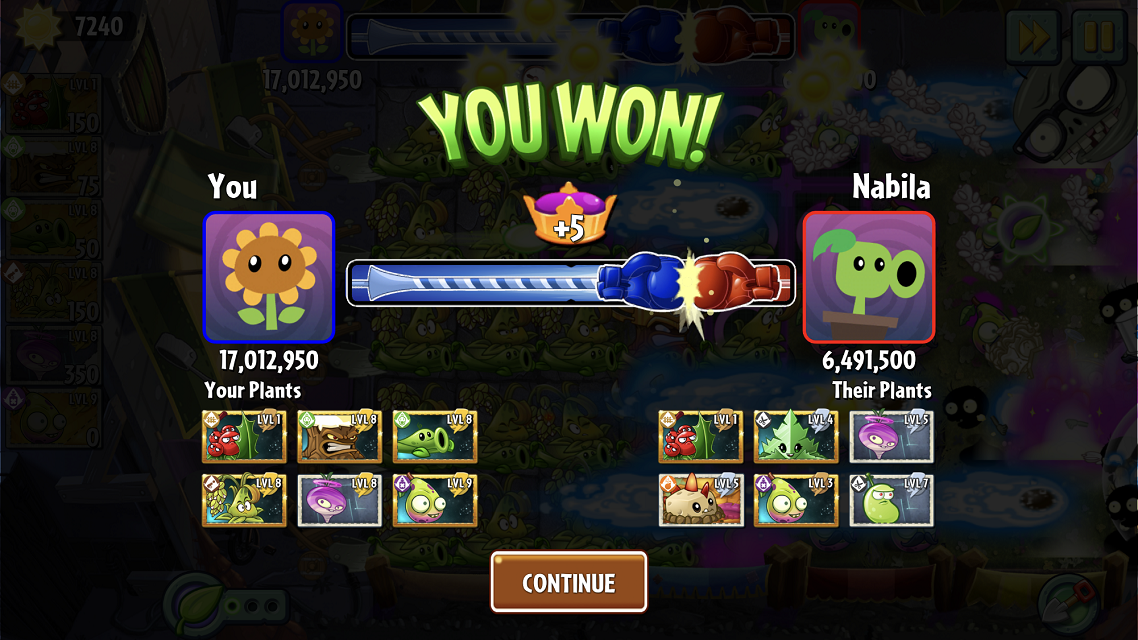Click the Continue button
Image resolution: width=1138 pixels, height=640 pixels.
coord(568,582)
